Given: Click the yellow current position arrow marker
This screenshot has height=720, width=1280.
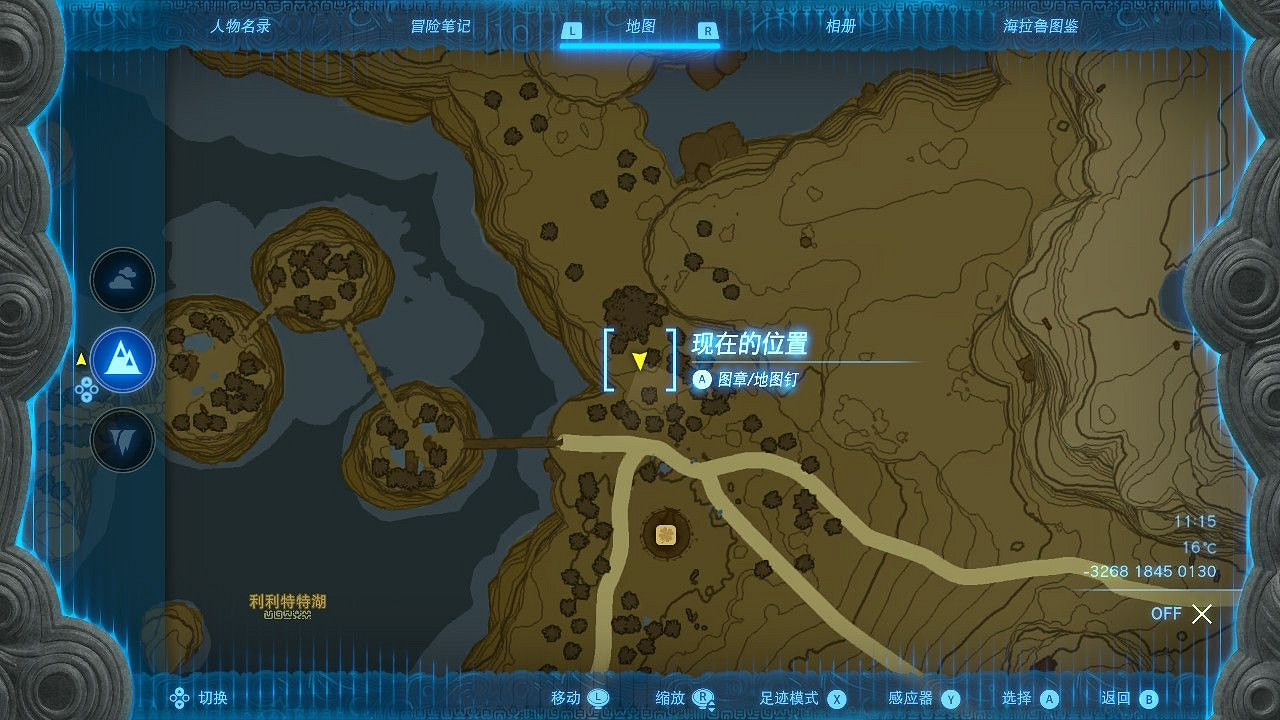Looking at the screenshot, I should point(640,362).
